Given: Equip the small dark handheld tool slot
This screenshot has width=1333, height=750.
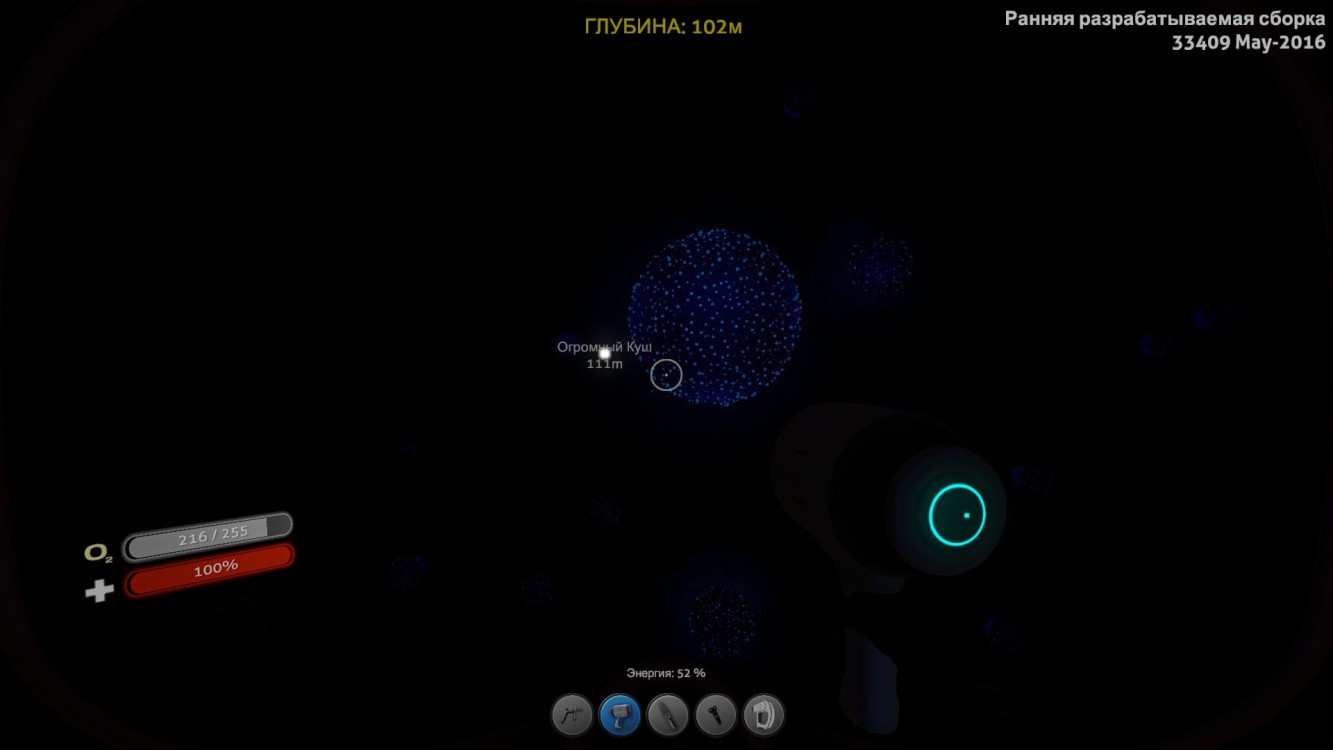Looking at the screenshot, I should click(715, 715).
